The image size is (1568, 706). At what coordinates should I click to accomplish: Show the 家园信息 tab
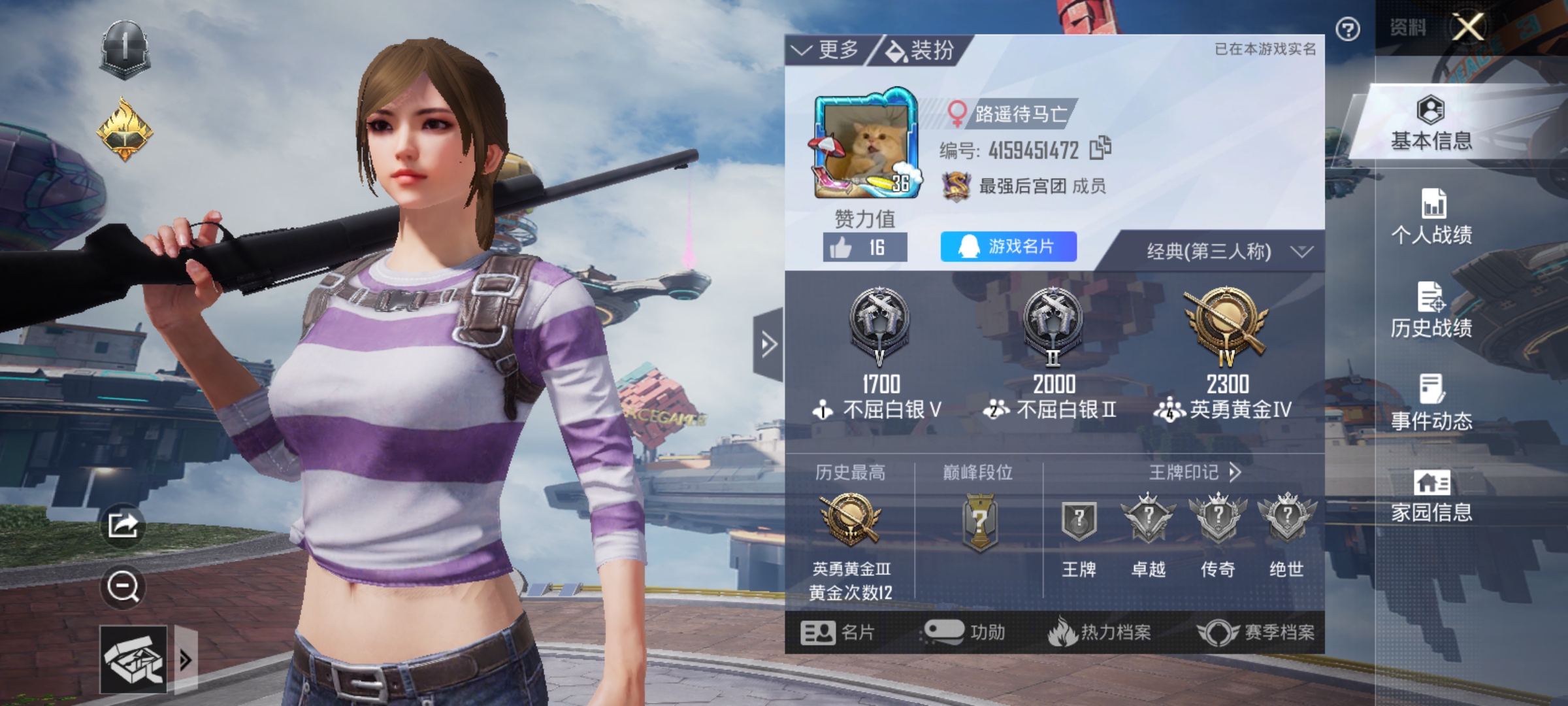[1431, 497]
